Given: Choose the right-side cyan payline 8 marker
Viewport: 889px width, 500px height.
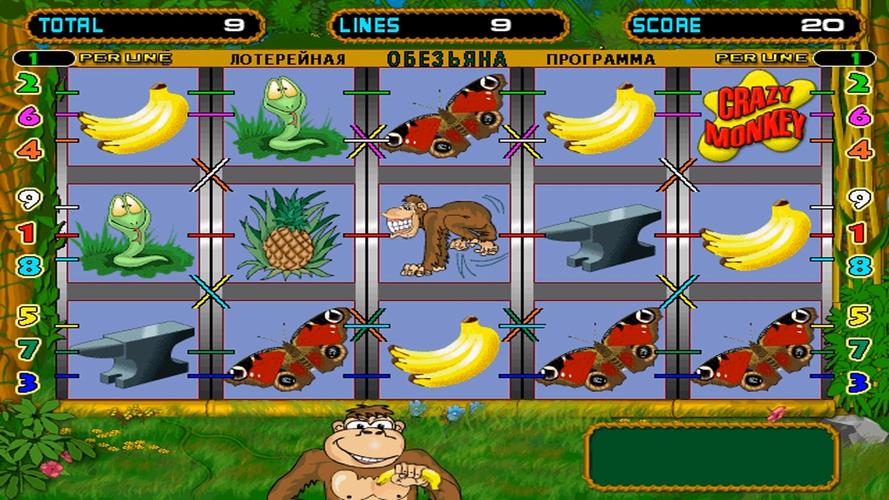Looking at the screenshot, I should coord(859,266).
